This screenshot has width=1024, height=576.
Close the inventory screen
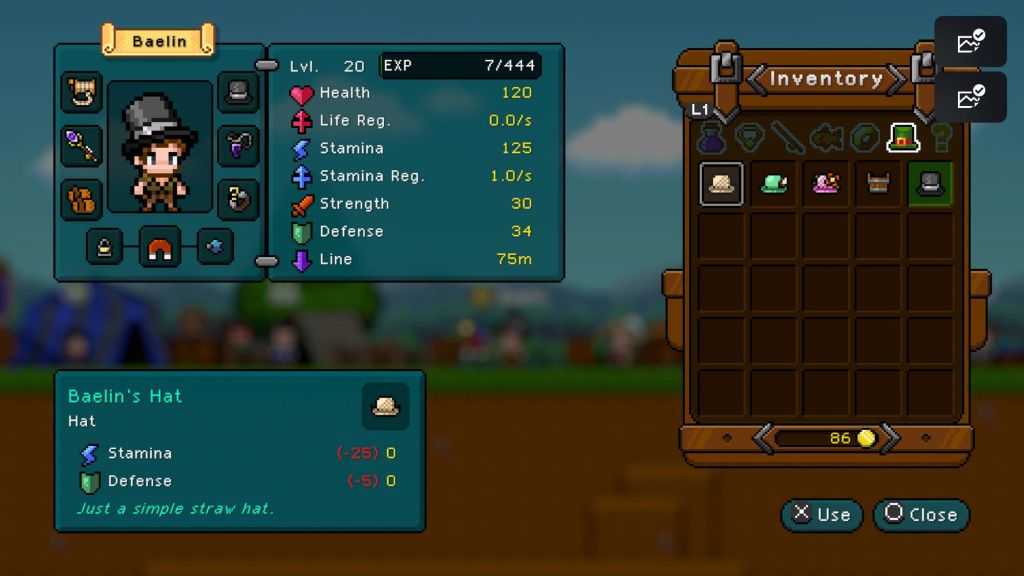(921, 515)
